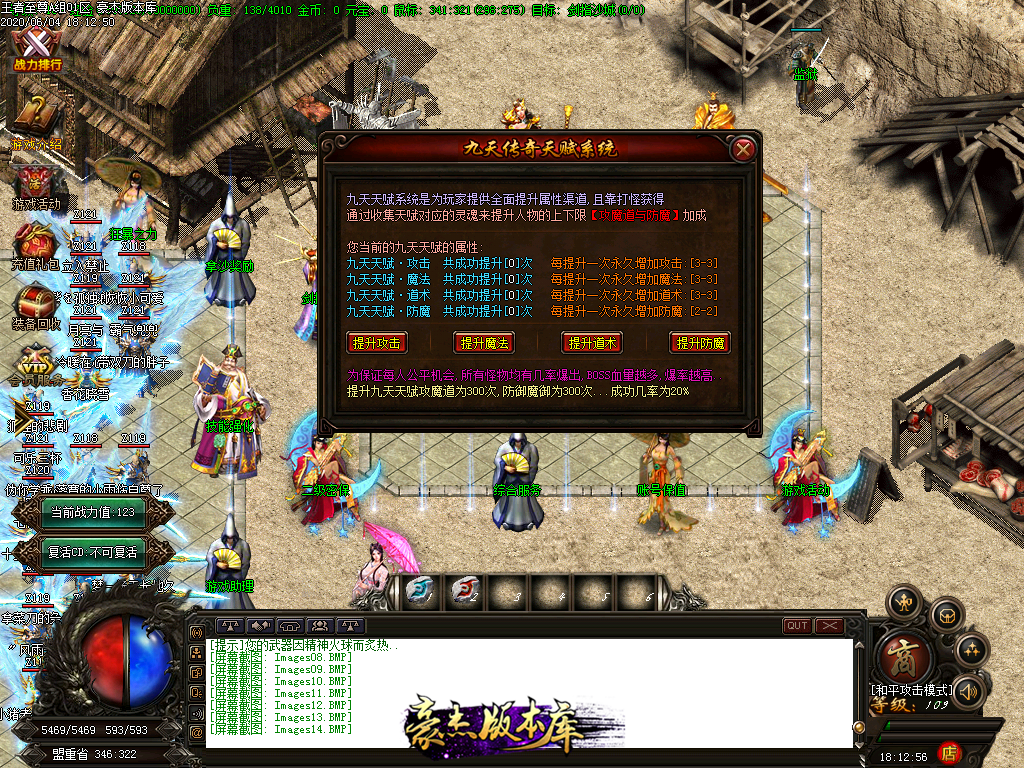Open the 充值礼包 gift bag icon
Screen dimensions: 1024x768
36,250
